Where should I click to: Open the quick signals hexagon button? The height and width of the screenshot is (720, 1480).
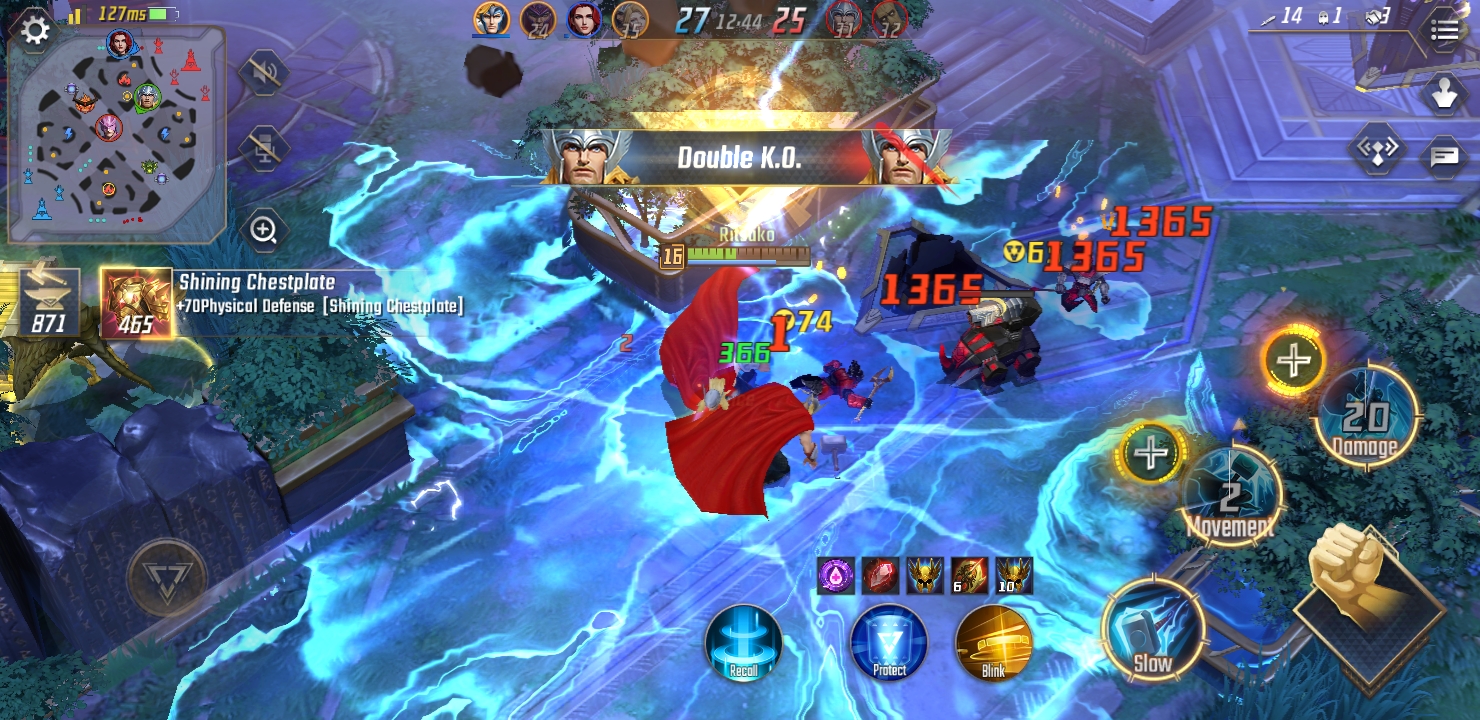click(x=1376, y=150)
